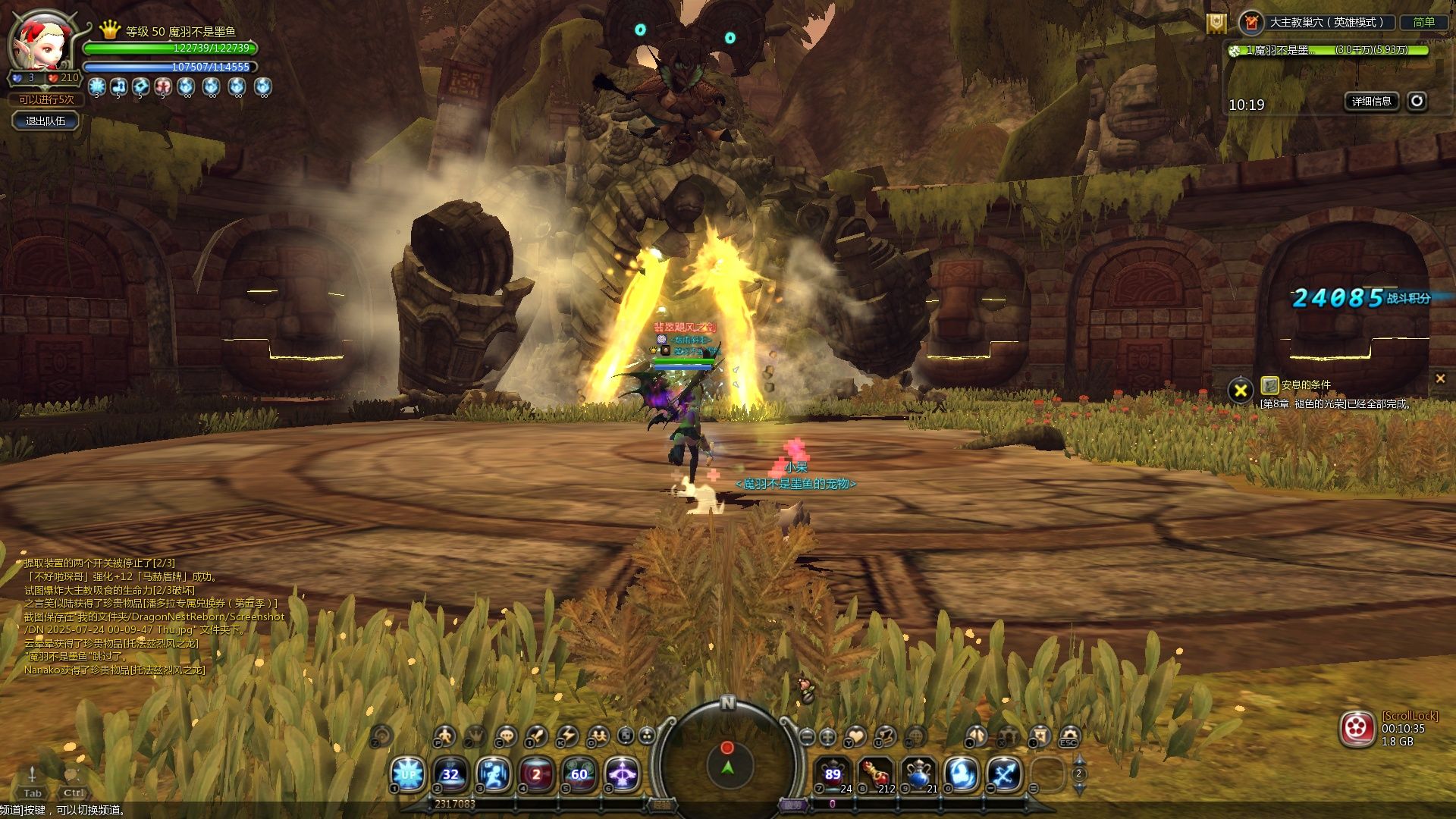Screen dimensions: 1456x819
Task: Open the character info running-figure icon
Action: (444, 736)
